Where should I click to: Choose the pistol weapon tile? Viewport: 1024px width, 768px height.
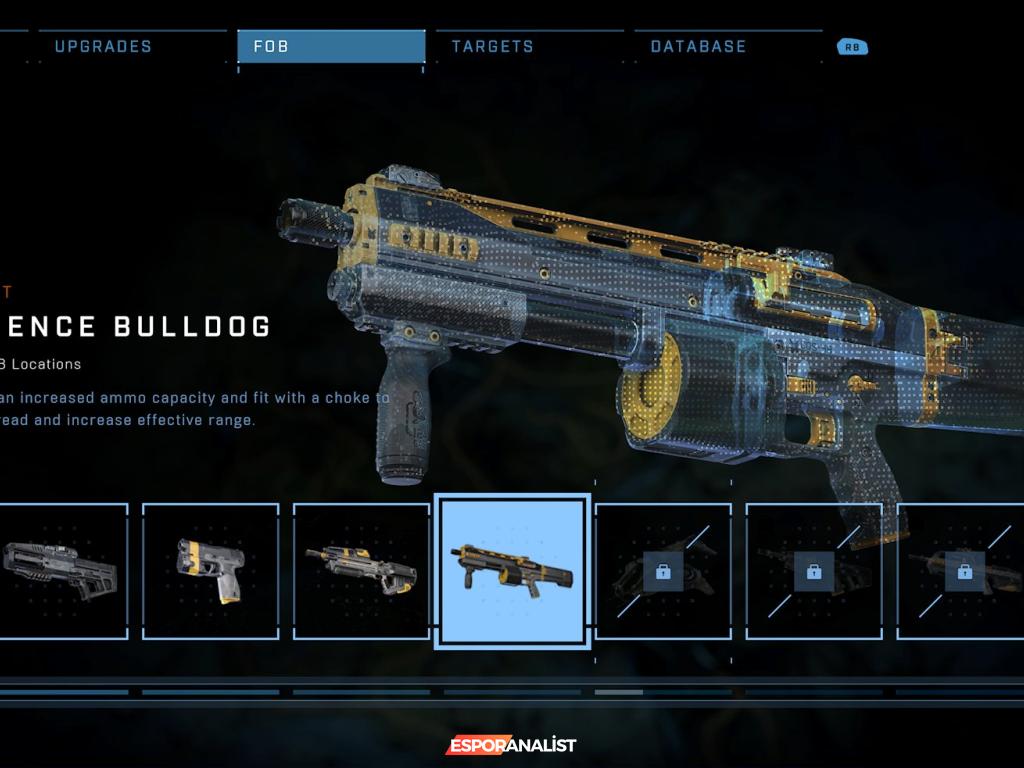click(x=210, y=571)
